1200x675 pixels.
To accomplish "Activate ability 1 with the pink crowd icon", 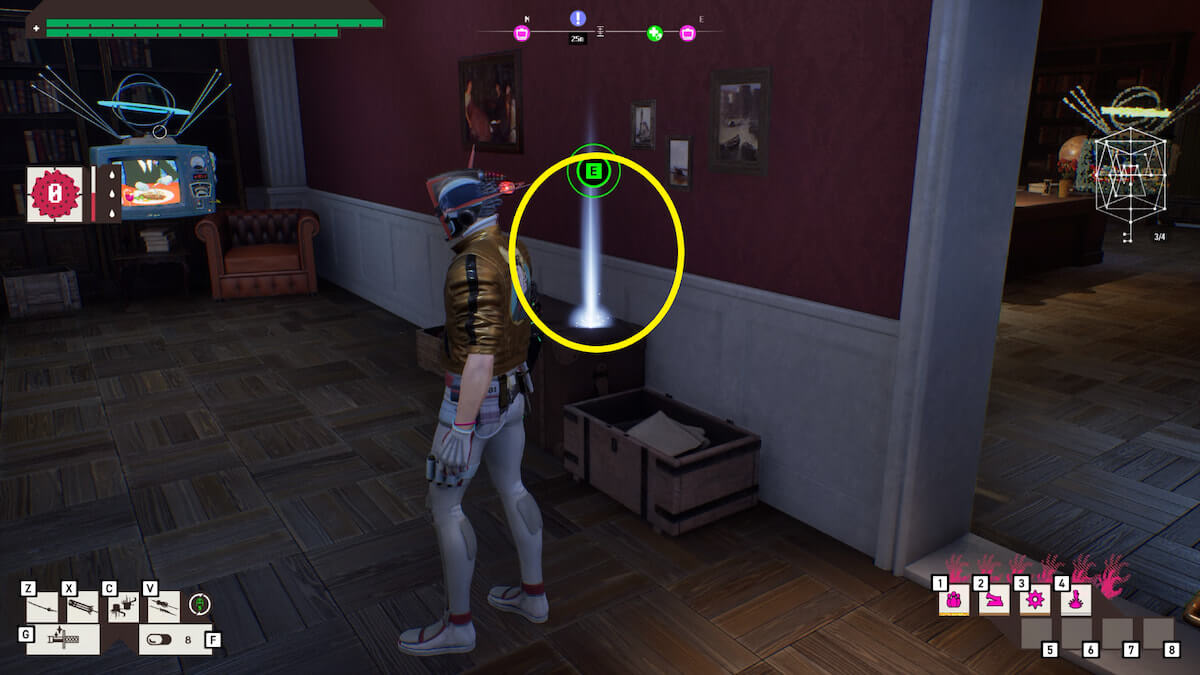I will (x=954, y=601).
